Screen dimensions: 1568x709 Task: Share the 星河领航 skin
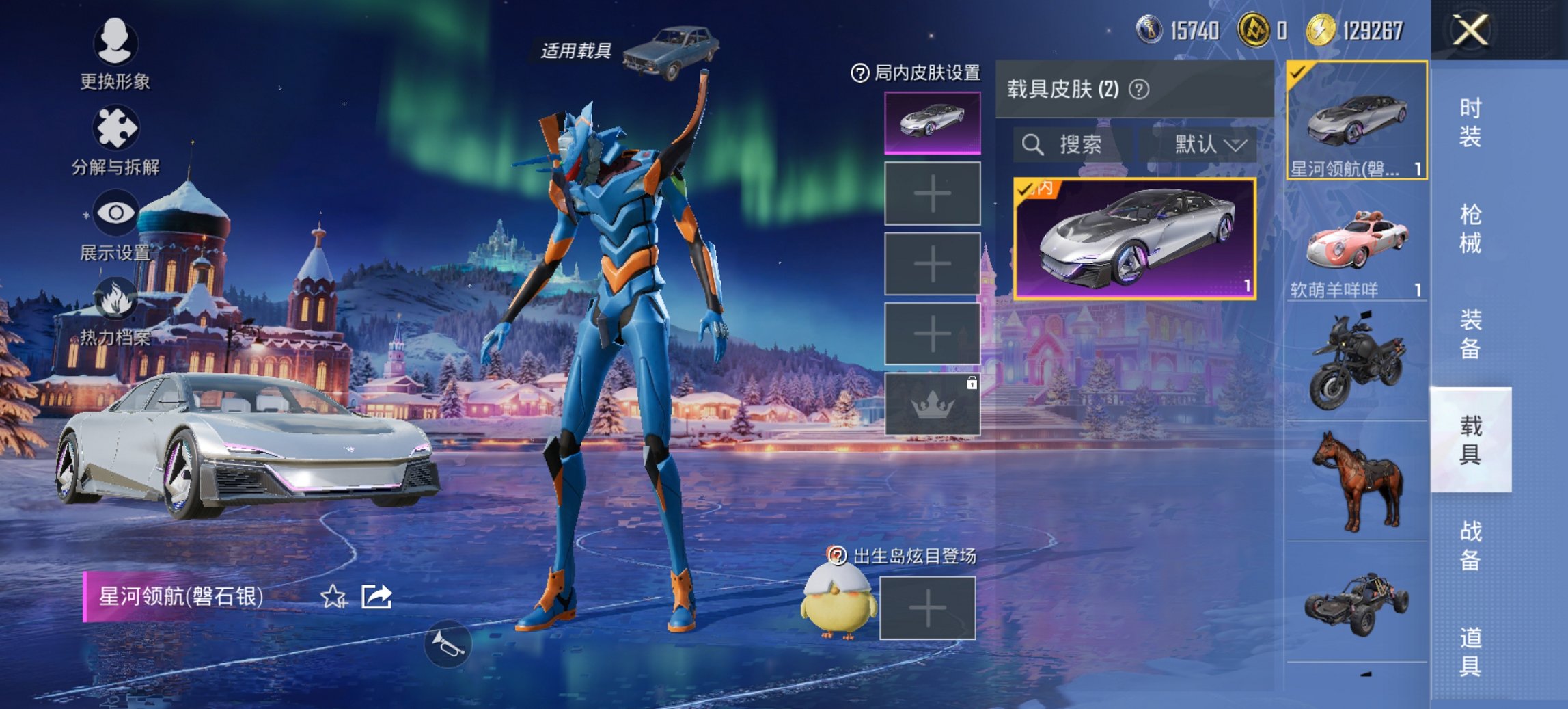376,597
